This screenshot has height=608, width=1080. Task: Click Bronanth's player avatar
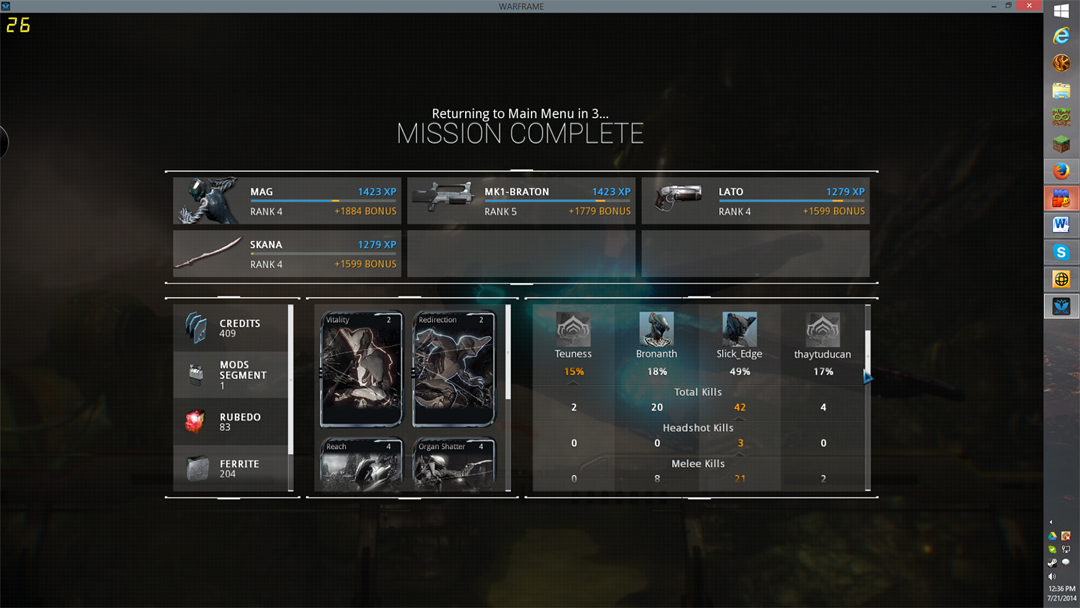click(x=656, y=329)
